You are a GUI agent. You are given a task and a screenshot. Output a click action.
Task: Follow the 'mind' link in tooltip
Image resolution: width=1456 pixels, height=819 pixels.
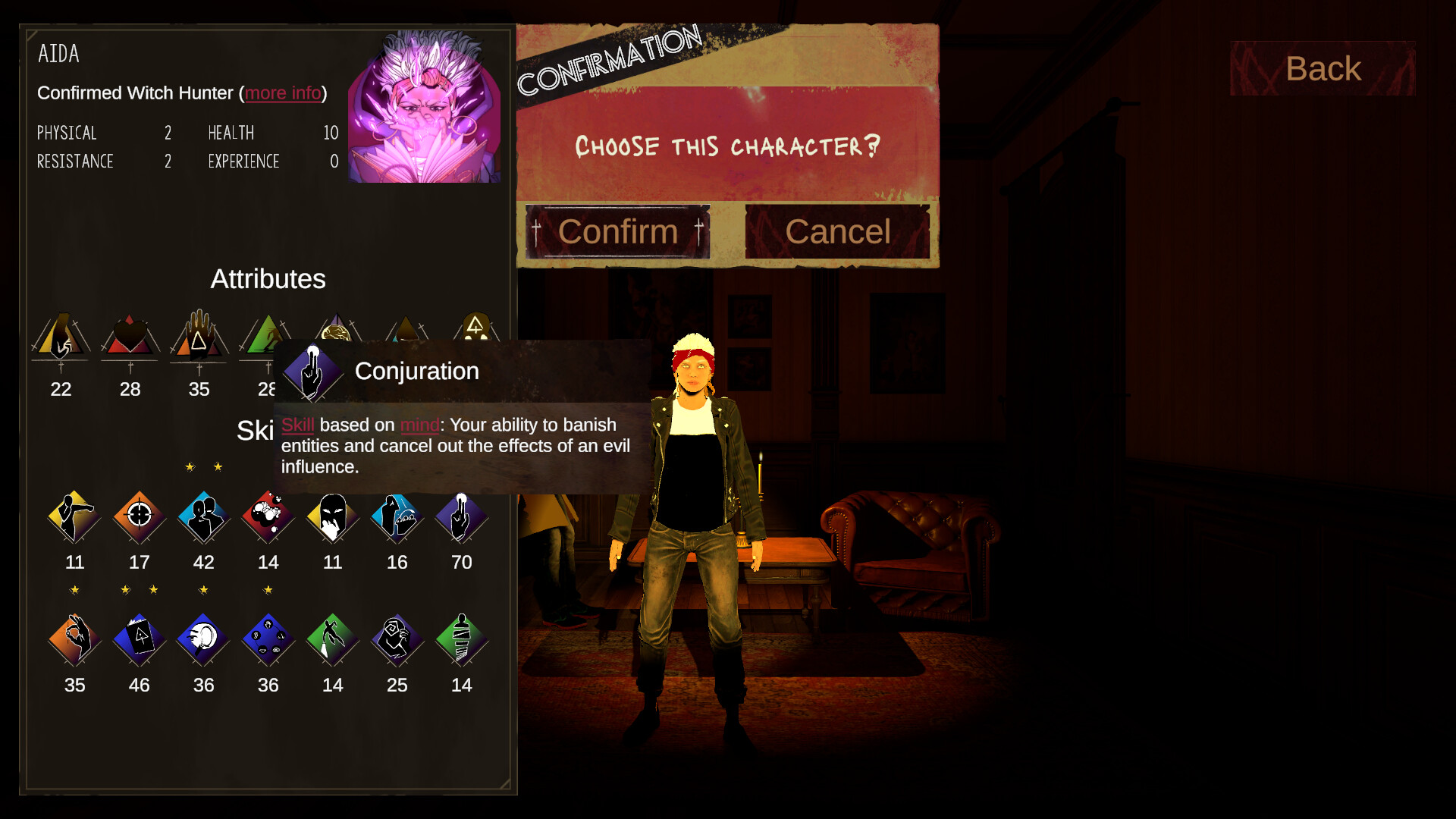[x=419, y=425]
